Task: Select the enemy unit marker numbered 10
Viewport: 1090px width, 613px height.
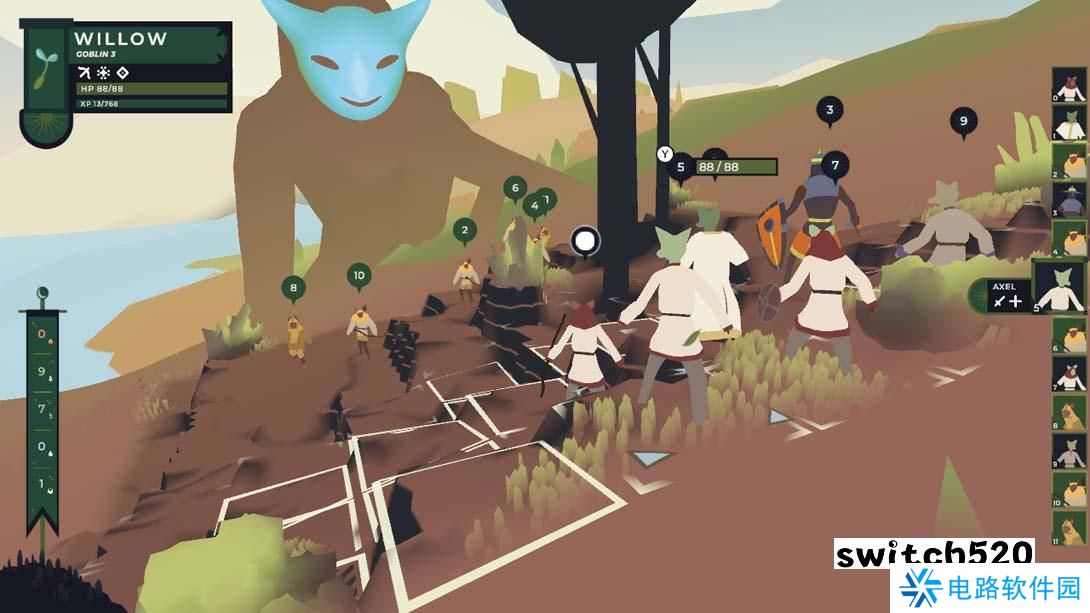Action: click(359, 275)
